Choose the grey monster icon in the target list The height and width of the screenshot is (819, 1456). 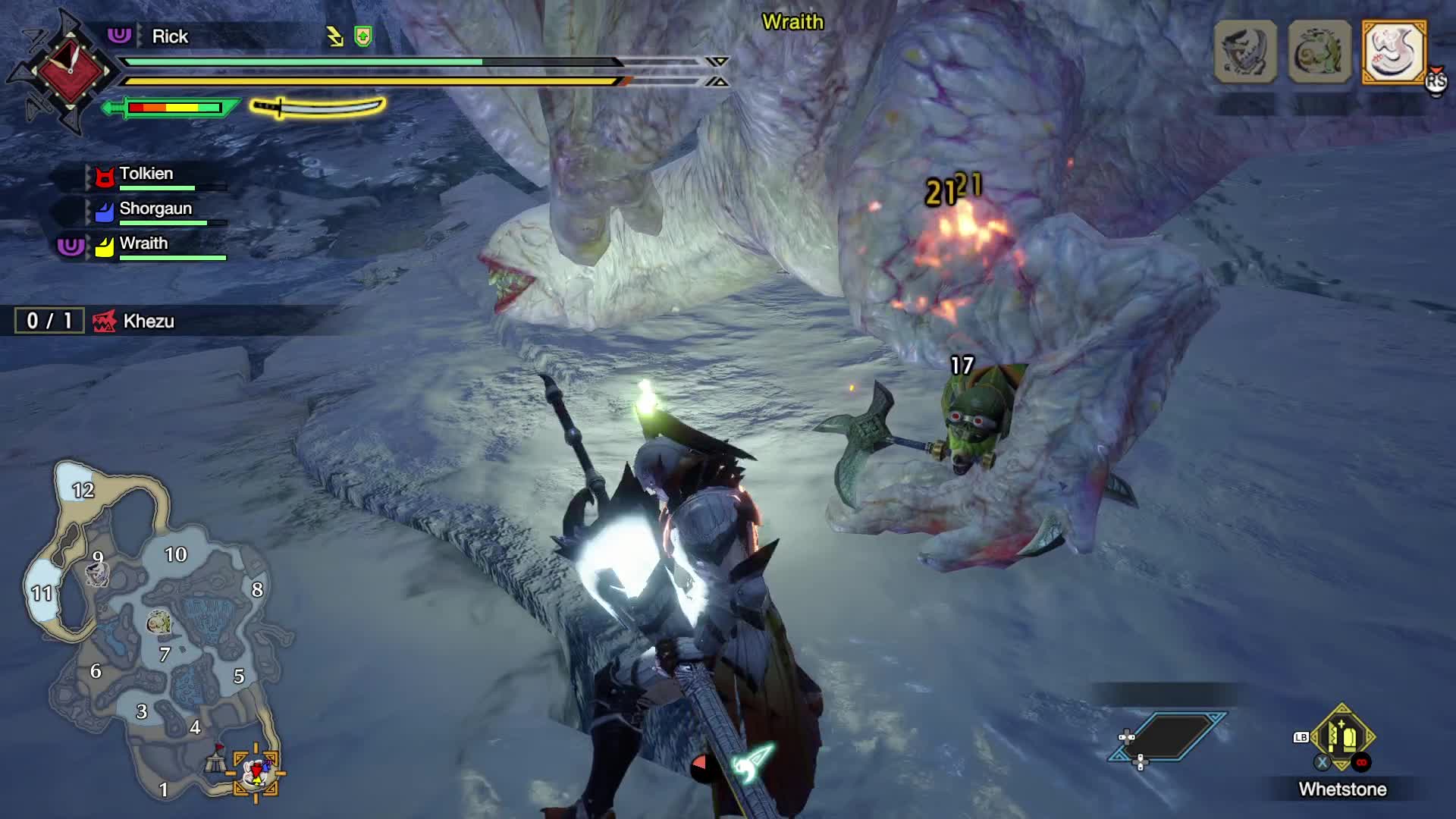[1245, 52]
